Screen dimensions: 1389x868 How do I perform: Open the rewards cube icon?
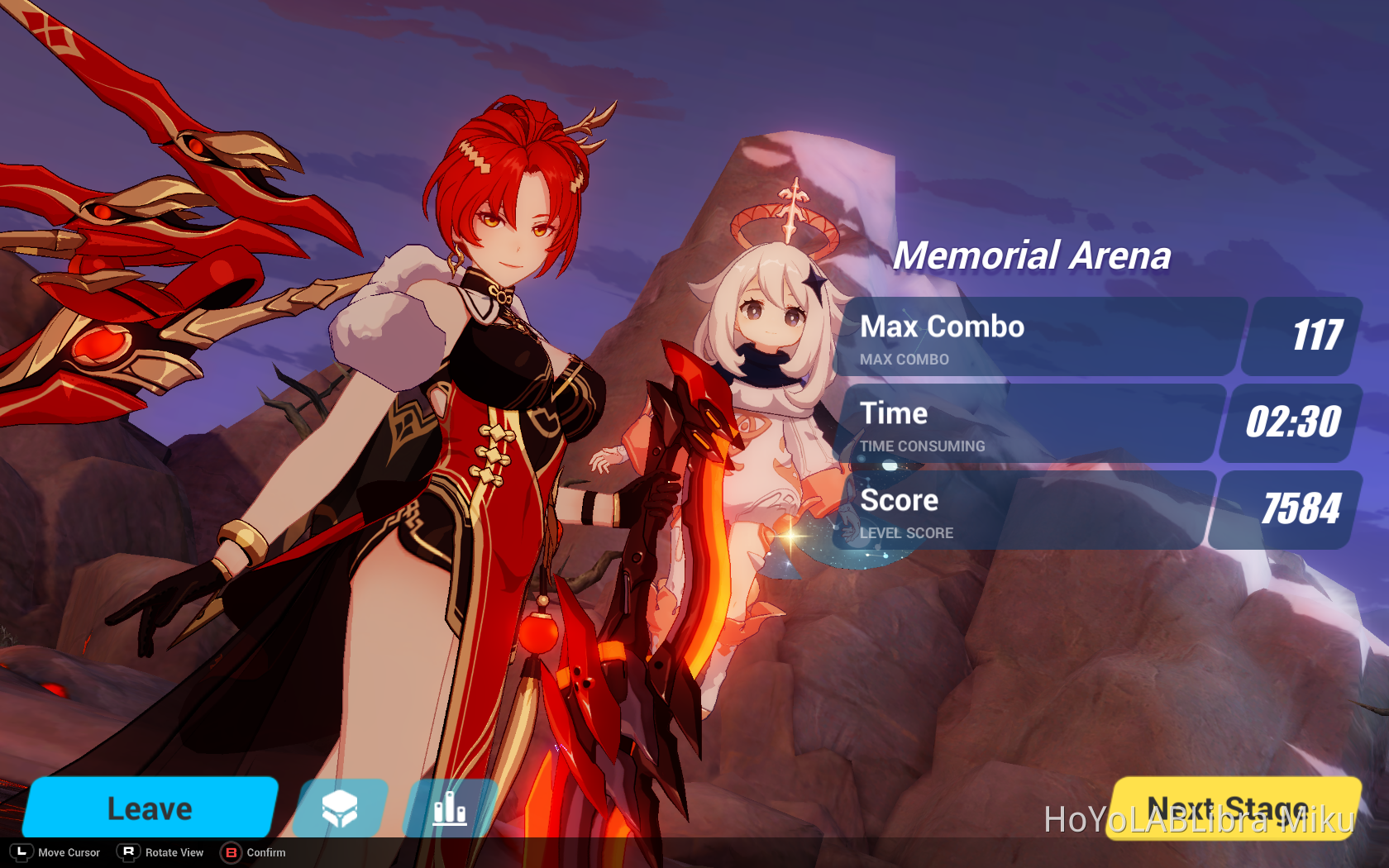340,808
